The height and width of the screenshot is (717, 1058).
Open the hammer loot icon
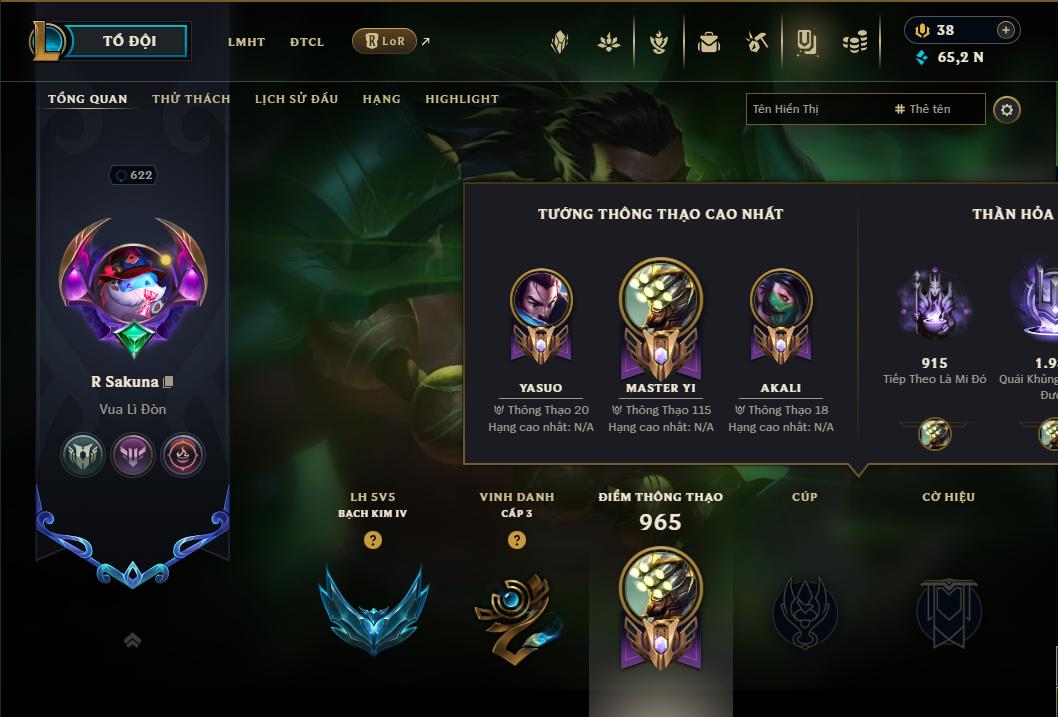coord(756,42)
